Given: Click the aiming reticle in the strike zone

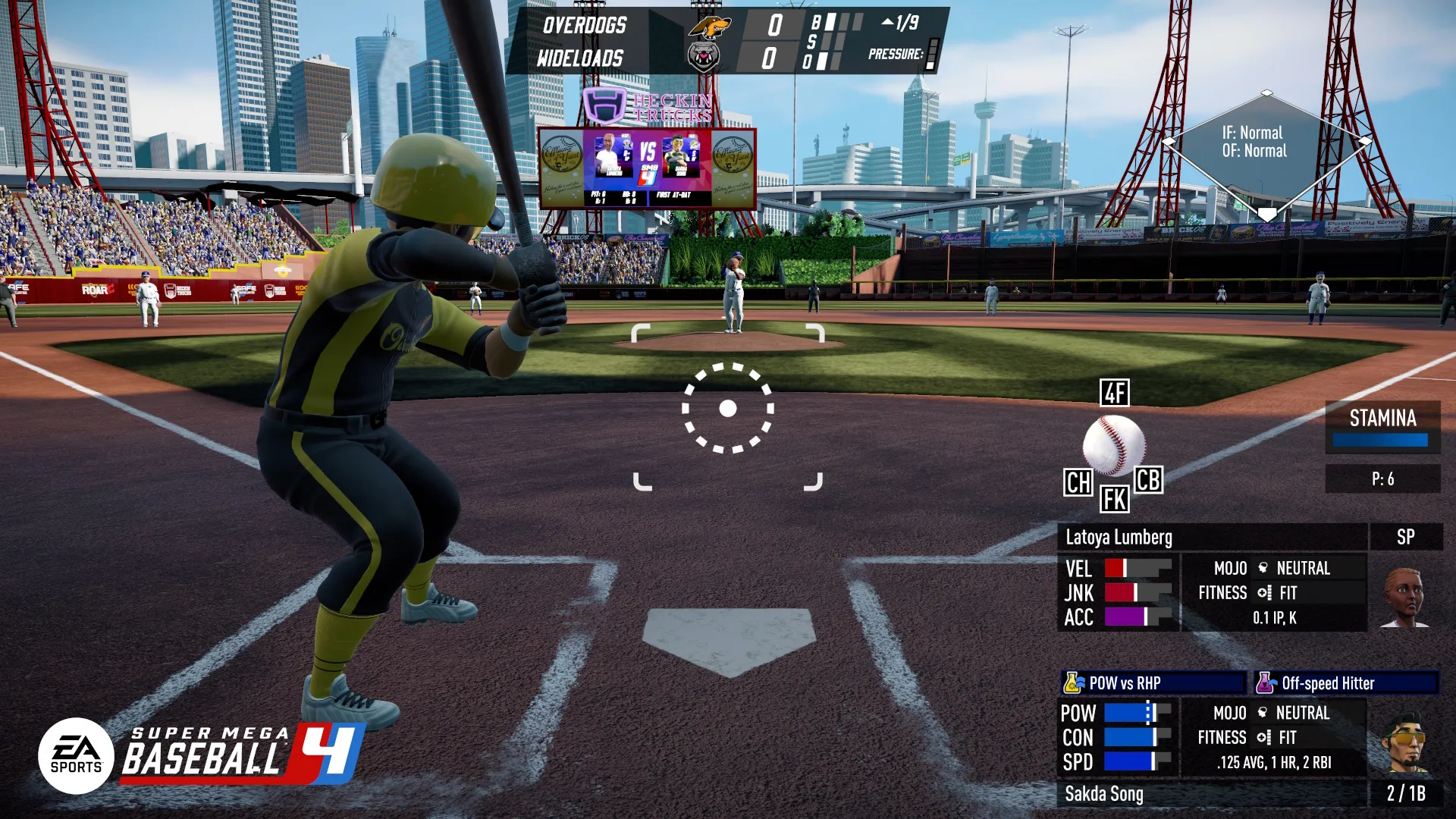Looking at the screenshot, I should point(728,409).
